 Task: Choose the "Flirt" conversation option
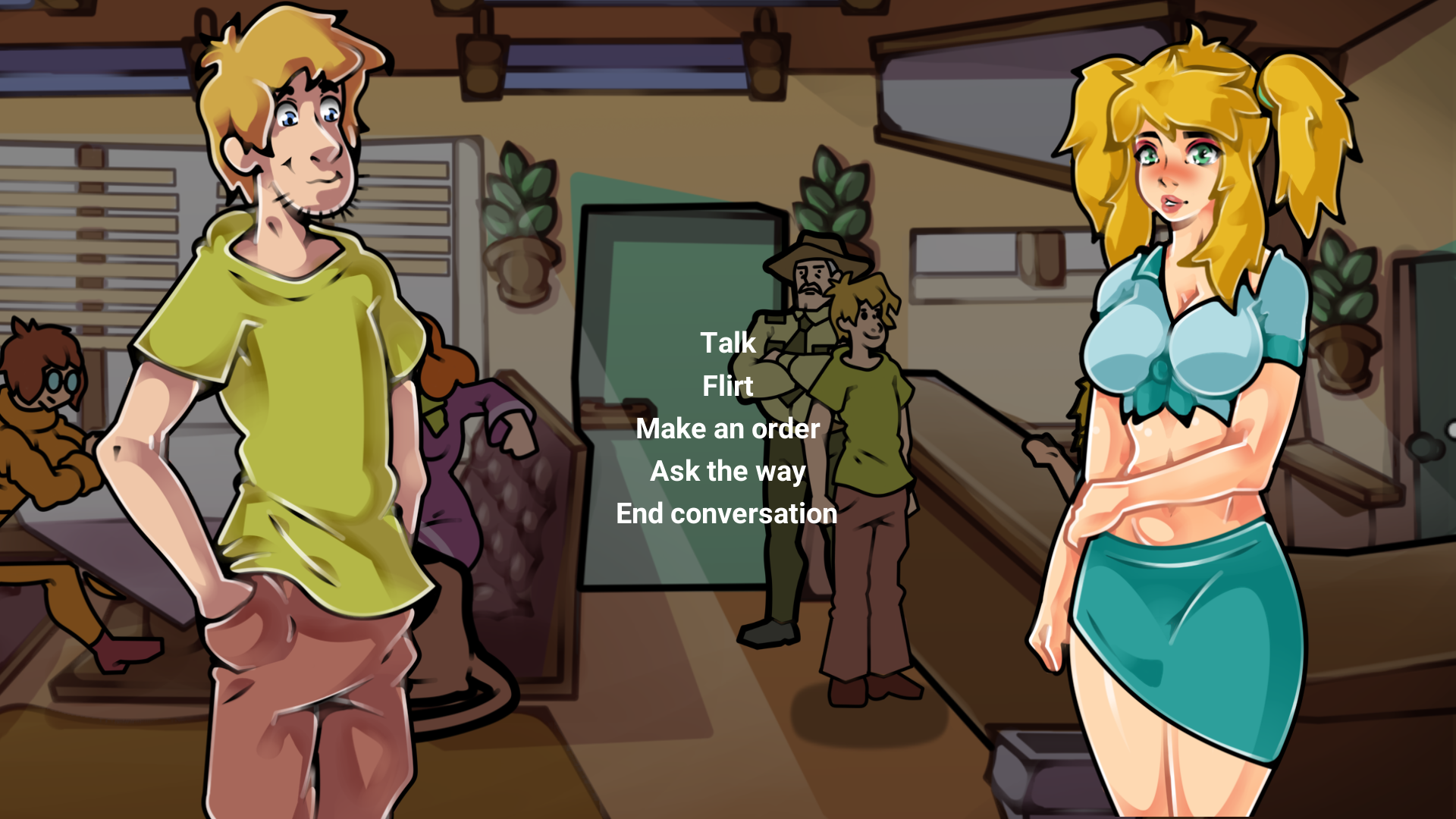(727, 386)
